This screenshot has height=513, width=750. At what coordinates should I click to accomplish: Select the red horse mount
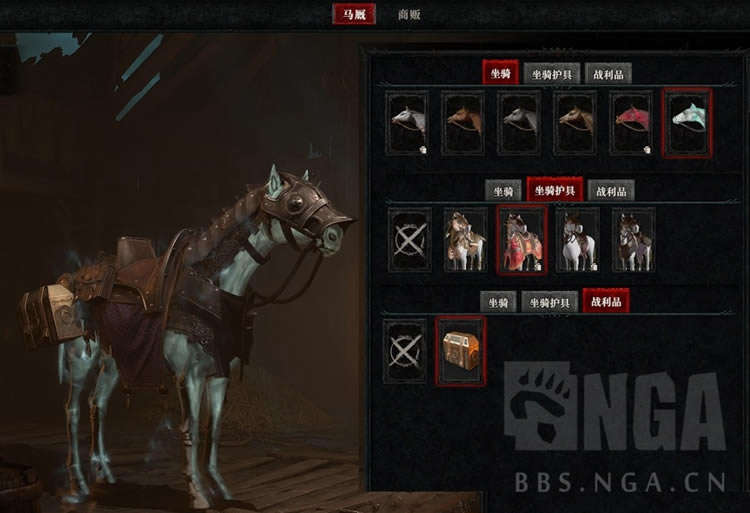click(632, 123)
